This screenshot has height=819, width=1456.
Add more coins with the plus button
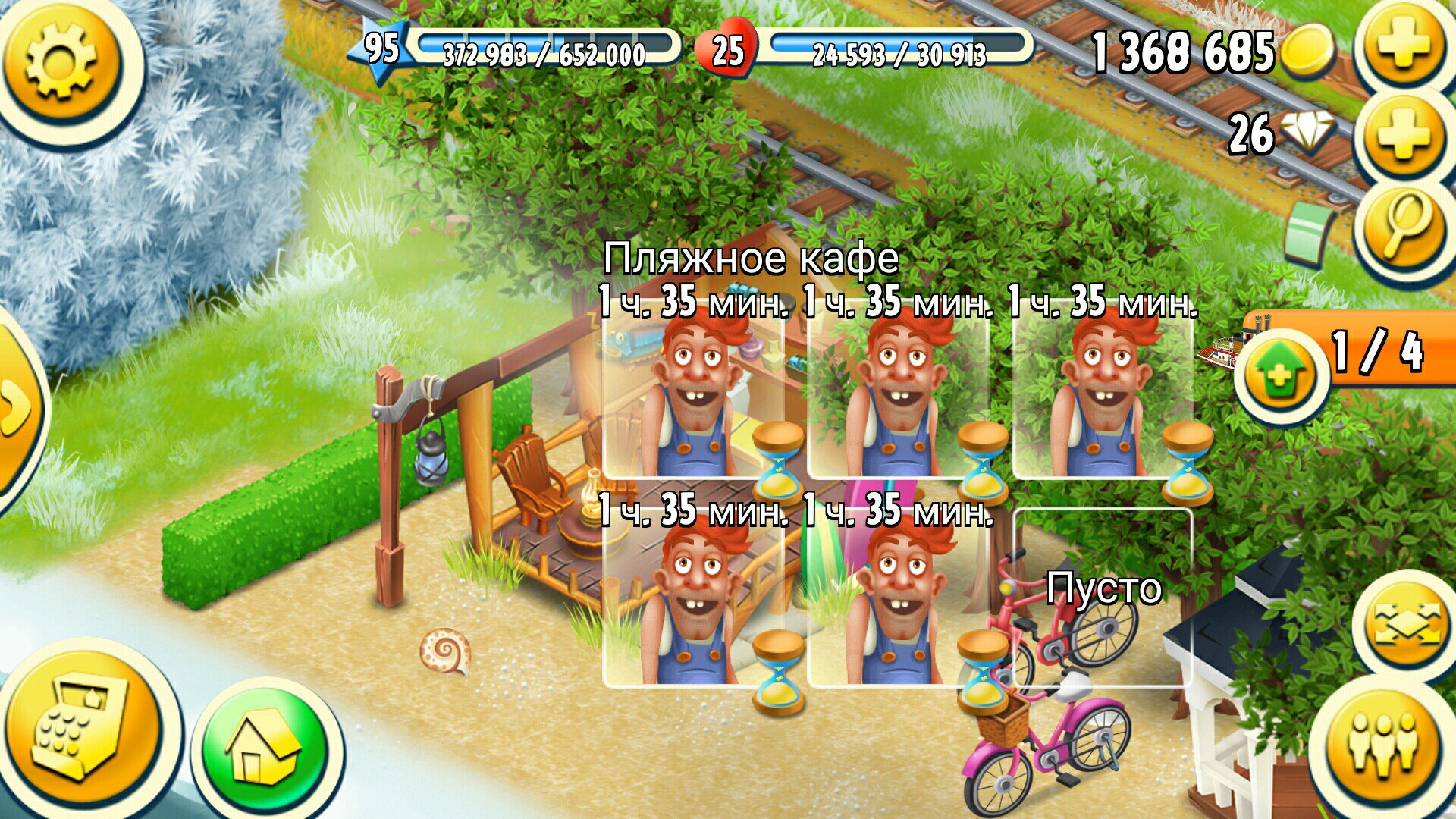pos(1403,45)
